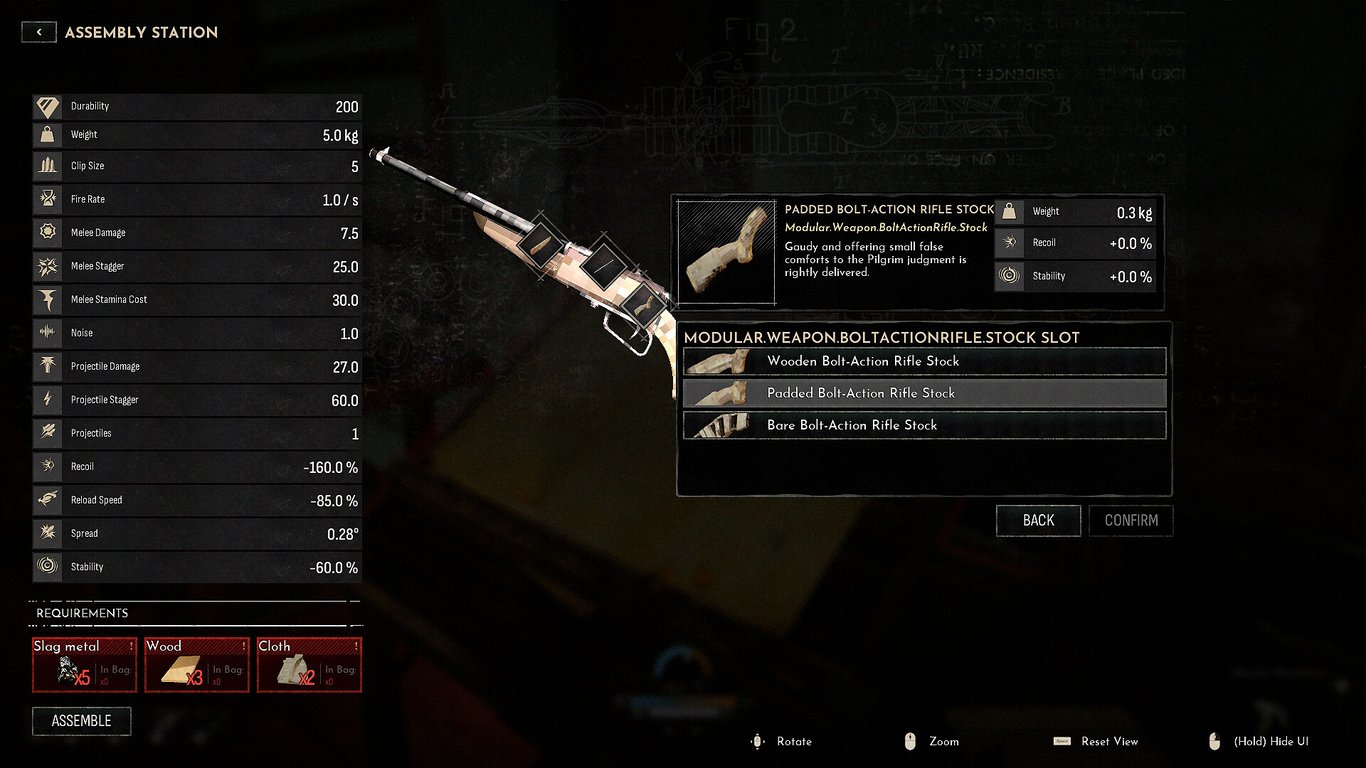Select the Padded Bolt-Action Rifle Stock entry

click(x=924, y=393)
